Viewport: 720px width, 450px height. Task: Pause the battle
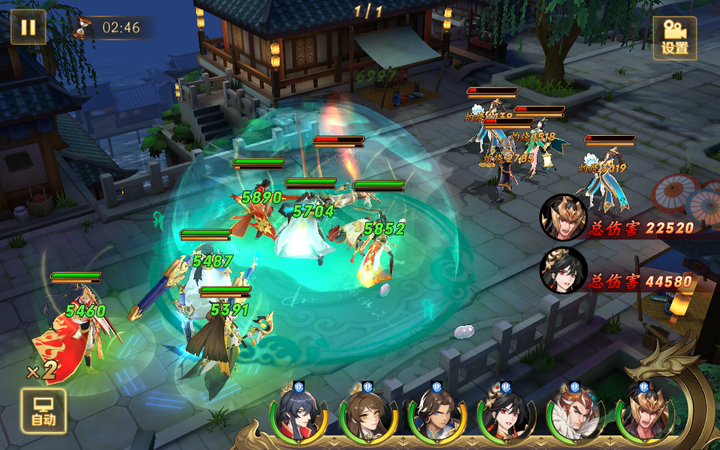click(28, 27)
